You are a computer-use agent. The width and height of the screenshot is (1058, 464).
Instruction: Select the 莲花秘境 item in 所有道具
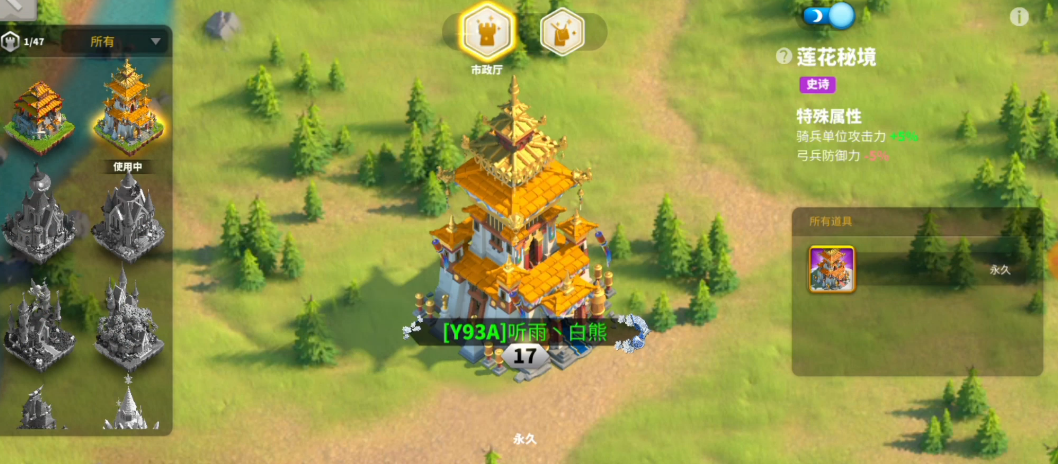(832, 269)
